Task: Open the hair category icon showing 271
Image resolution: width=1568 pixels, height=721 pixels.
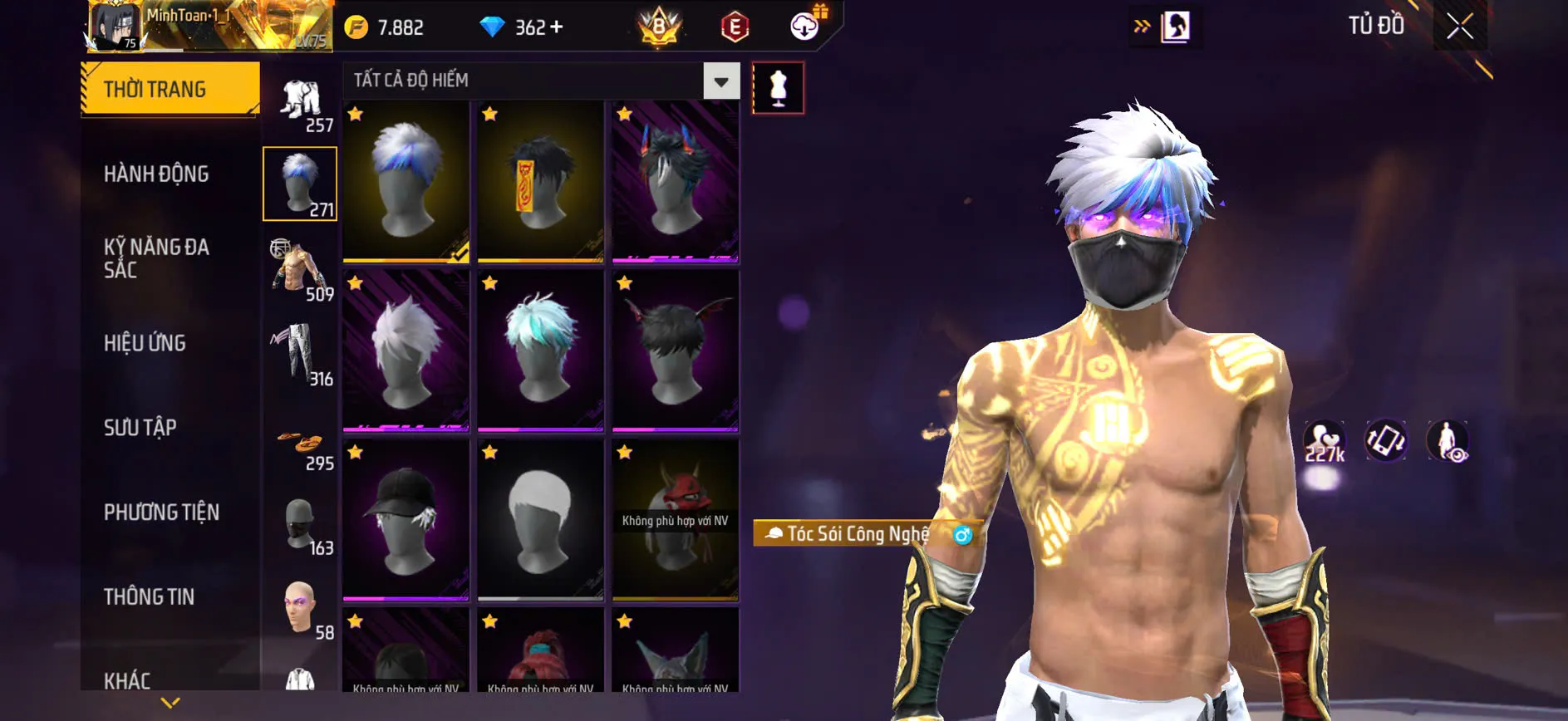Action: [300, 183]
